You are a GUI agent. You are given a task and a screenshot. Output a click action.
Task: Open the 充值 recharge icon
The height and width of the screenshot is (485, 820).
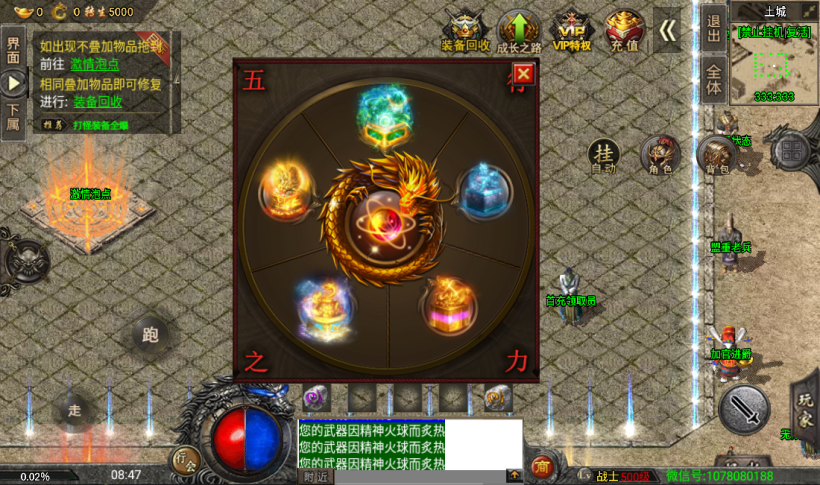tap(624, 30)
